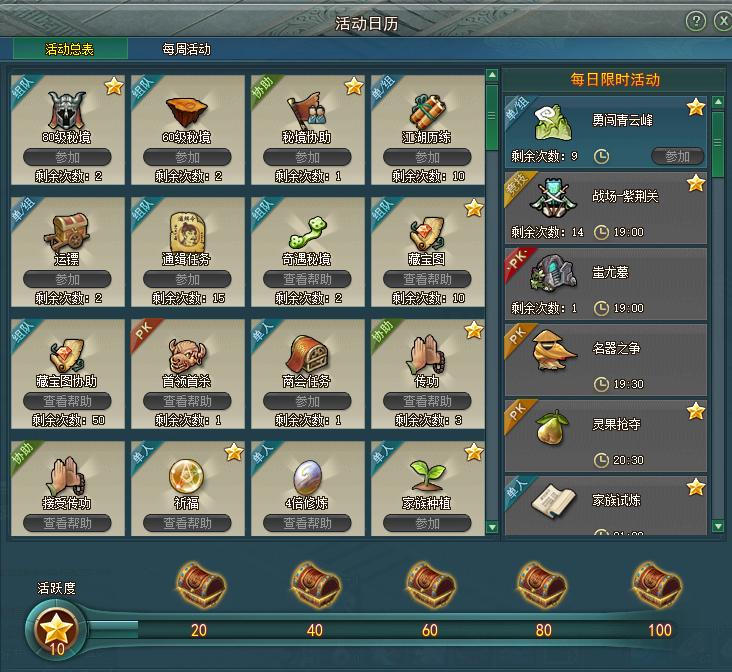The image size is (732, 672).
Task: View help for 传功
Action: click(x=428, y=401)
